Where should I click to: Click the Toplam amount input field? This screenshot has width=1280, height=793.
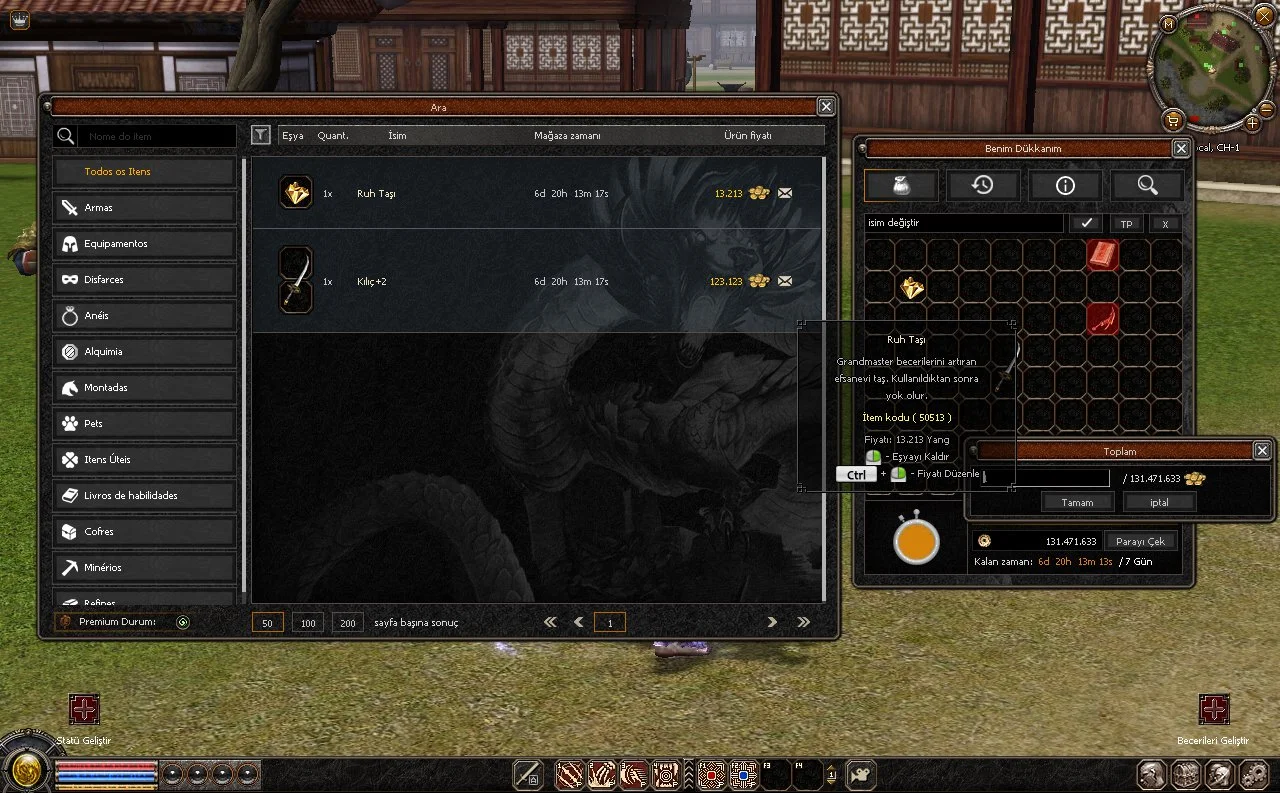tap(1046, 478)
